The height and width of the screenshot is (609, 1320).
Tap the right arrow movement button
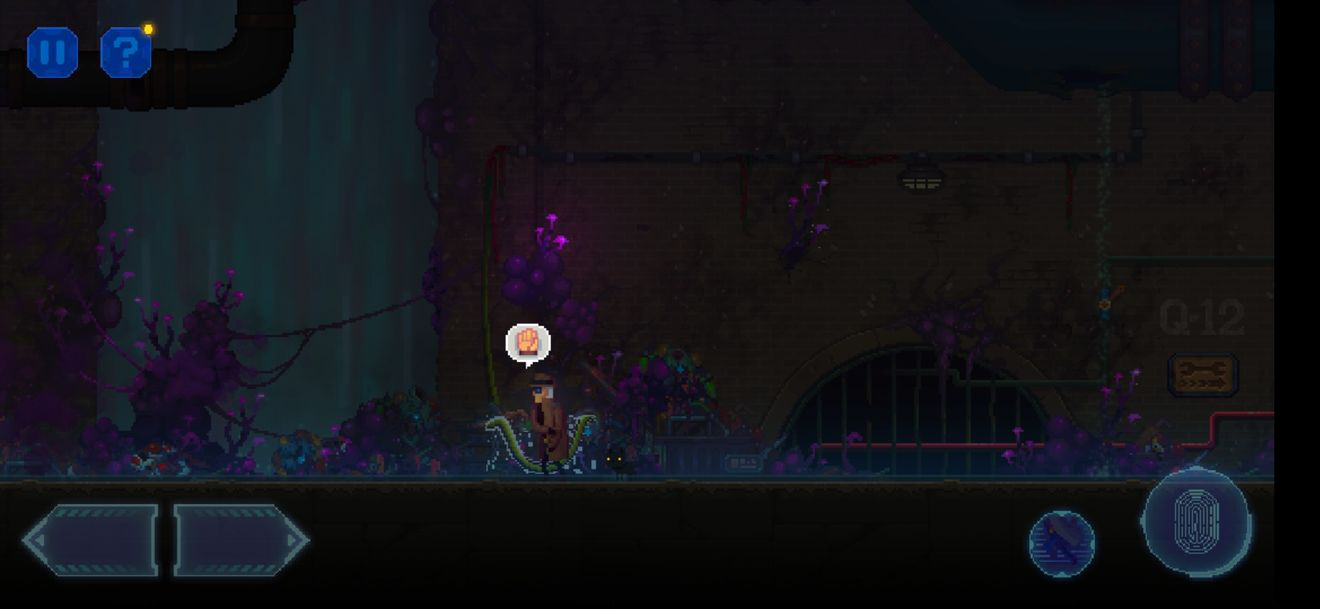(x=240, y=540)
